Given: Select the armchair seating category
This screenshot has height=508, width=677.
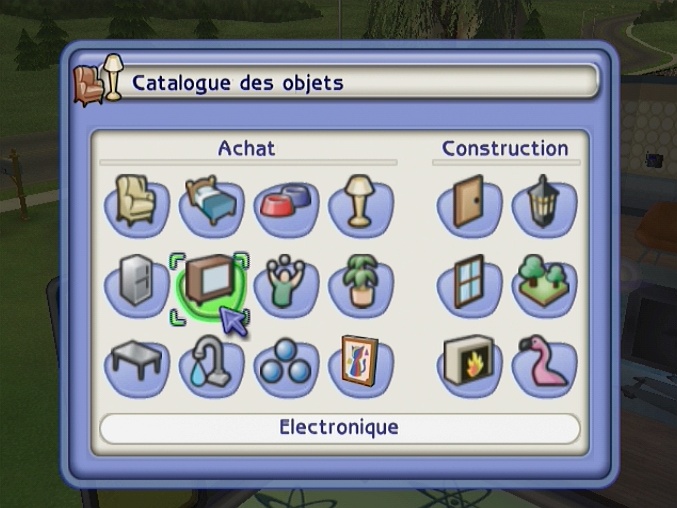Looking at the screenshot, I should pyautogui.click(x=136, y=203).
